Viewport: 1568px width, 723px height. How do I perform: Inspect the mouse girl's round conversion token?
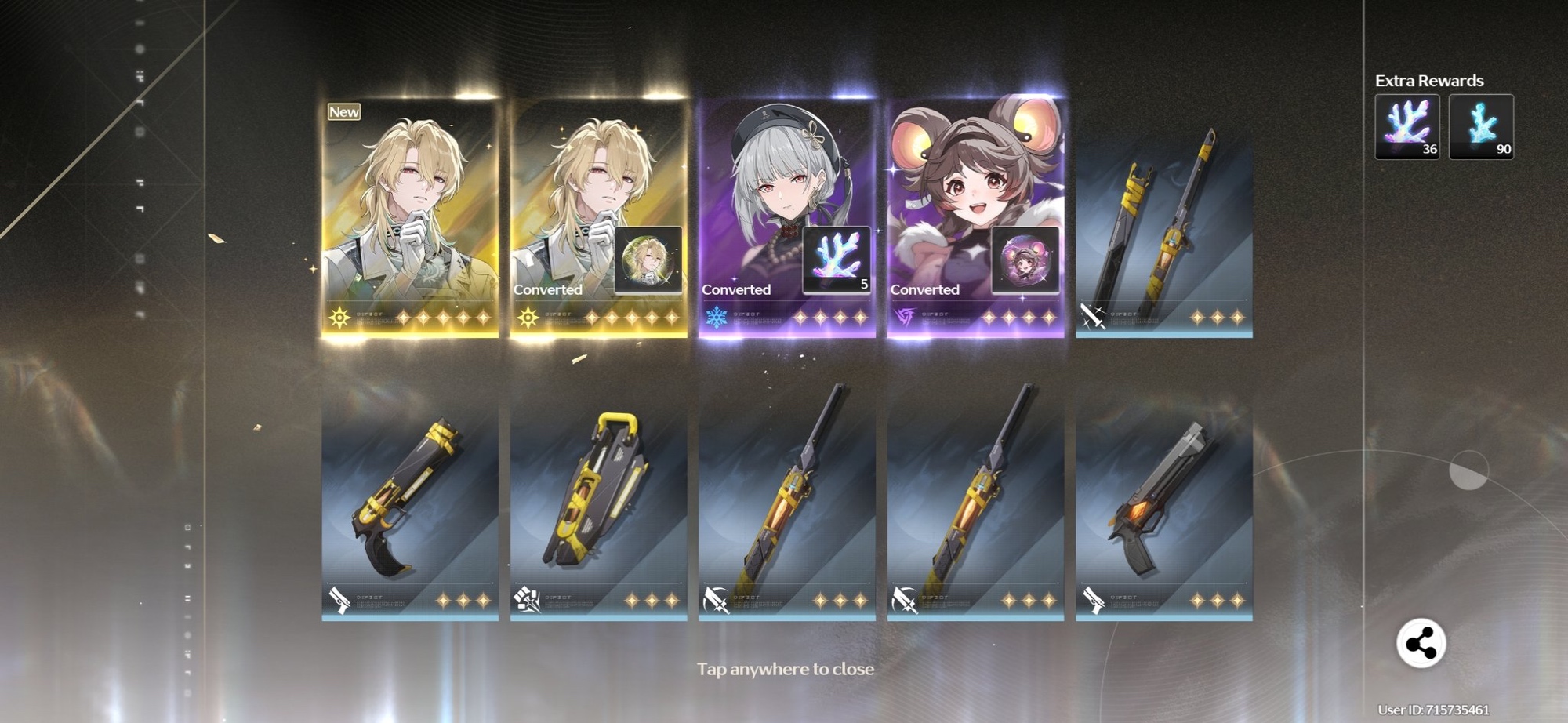[1025, 260]
